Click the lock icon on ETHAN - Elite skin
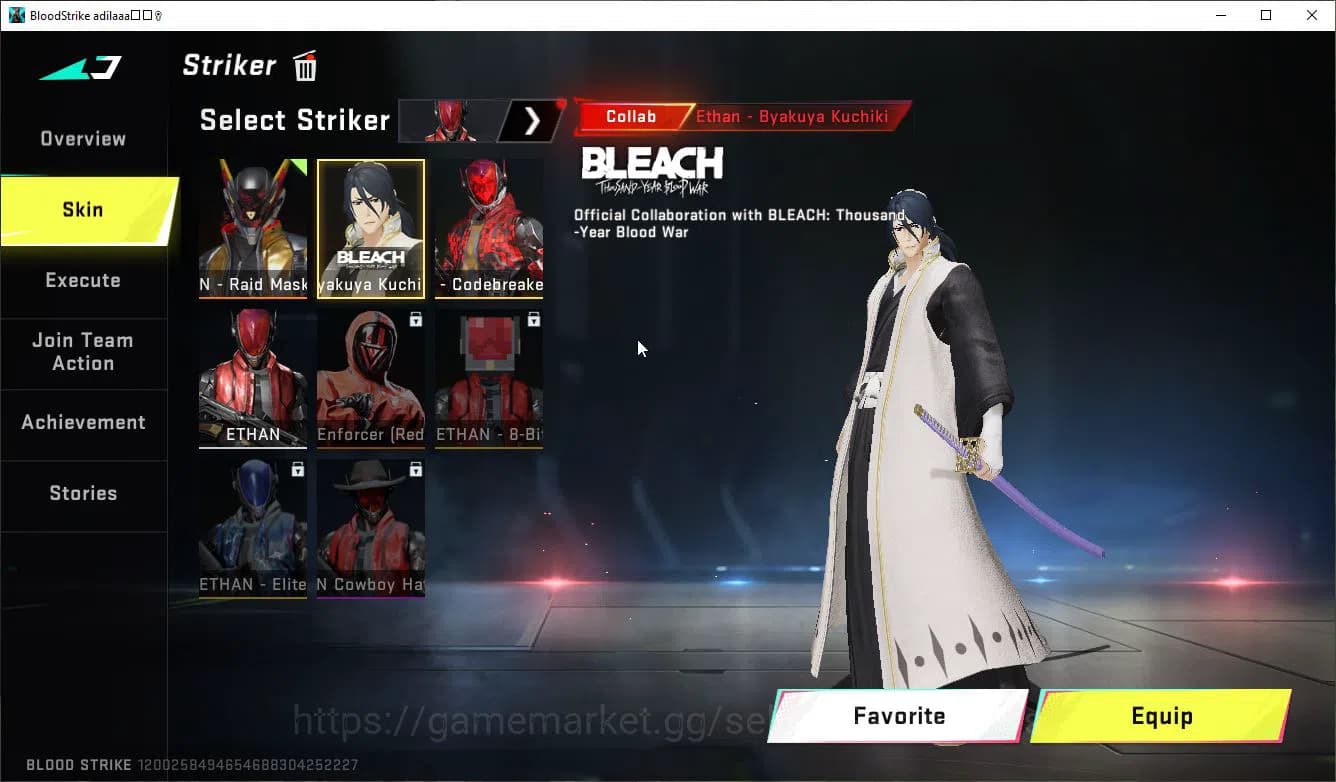This screenshot has height=782, width=1336. pos(296,469)
